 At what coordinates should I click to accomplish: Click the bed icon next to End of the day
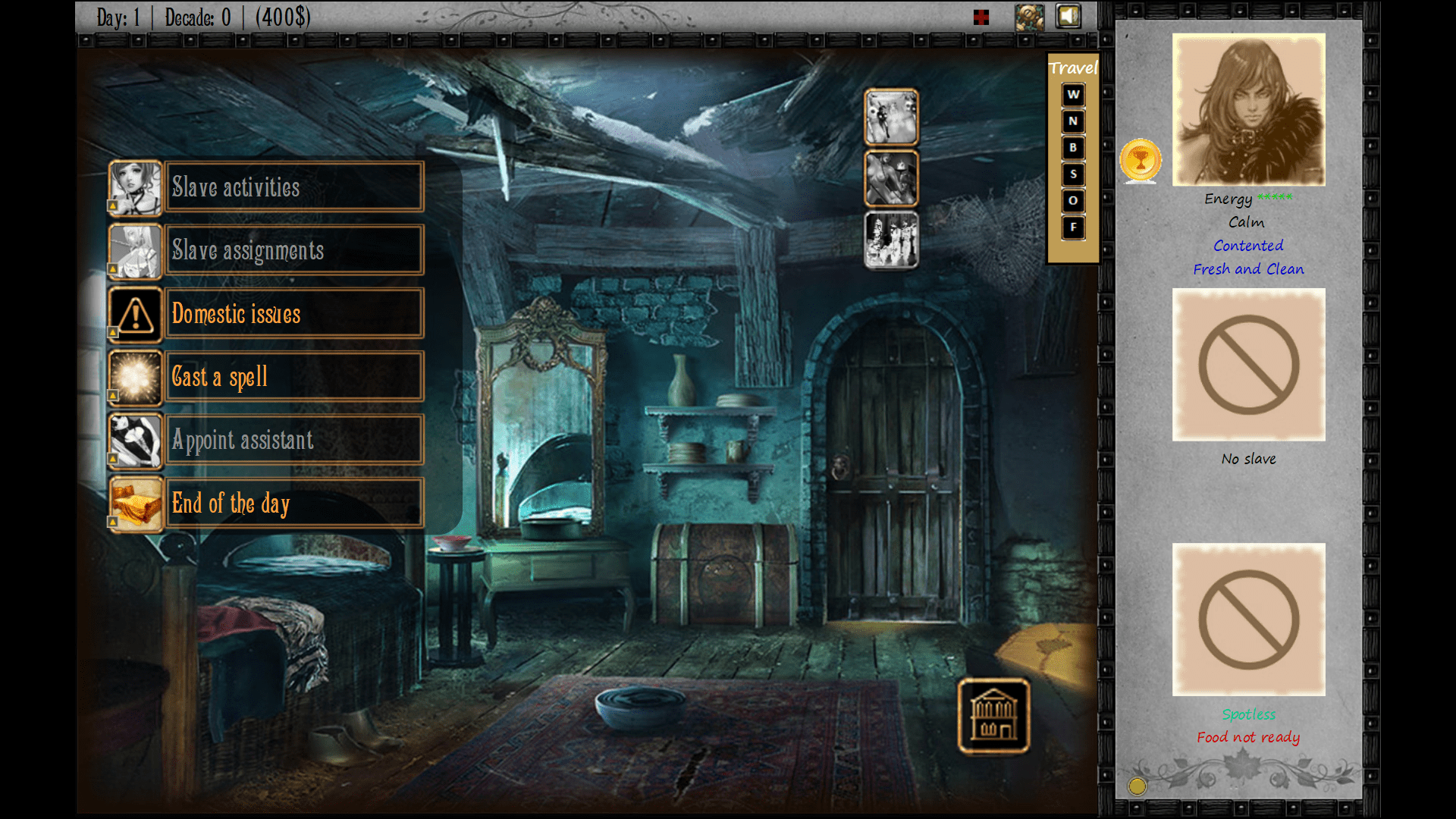(x=135, y=503)
